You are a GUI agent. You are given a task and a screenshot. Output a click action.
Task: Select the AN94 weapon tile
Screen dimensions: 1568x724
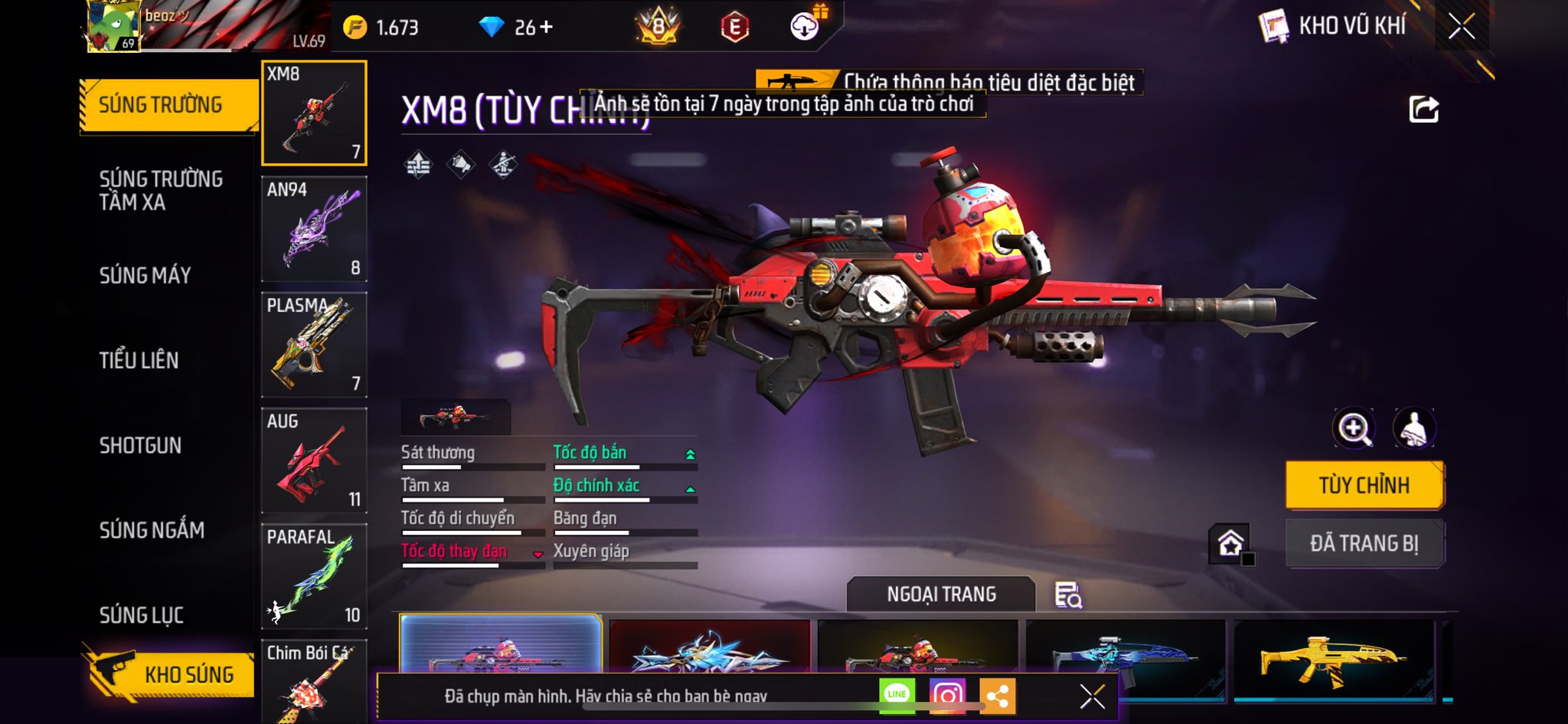coord(314,229)
